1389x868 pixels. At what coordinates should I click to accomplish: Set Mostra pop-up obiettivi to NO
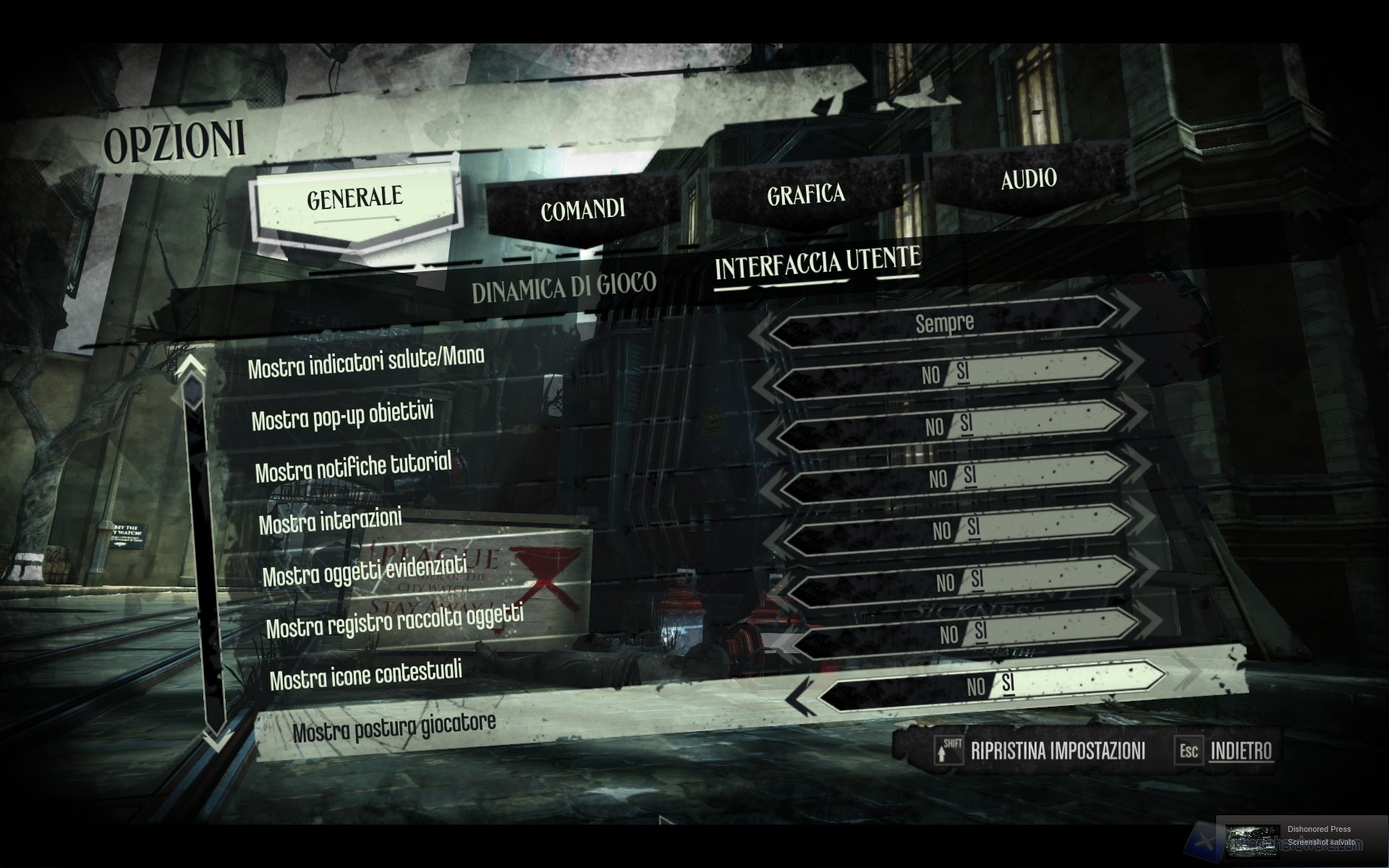pyautogui.click(x=930, y=374)
